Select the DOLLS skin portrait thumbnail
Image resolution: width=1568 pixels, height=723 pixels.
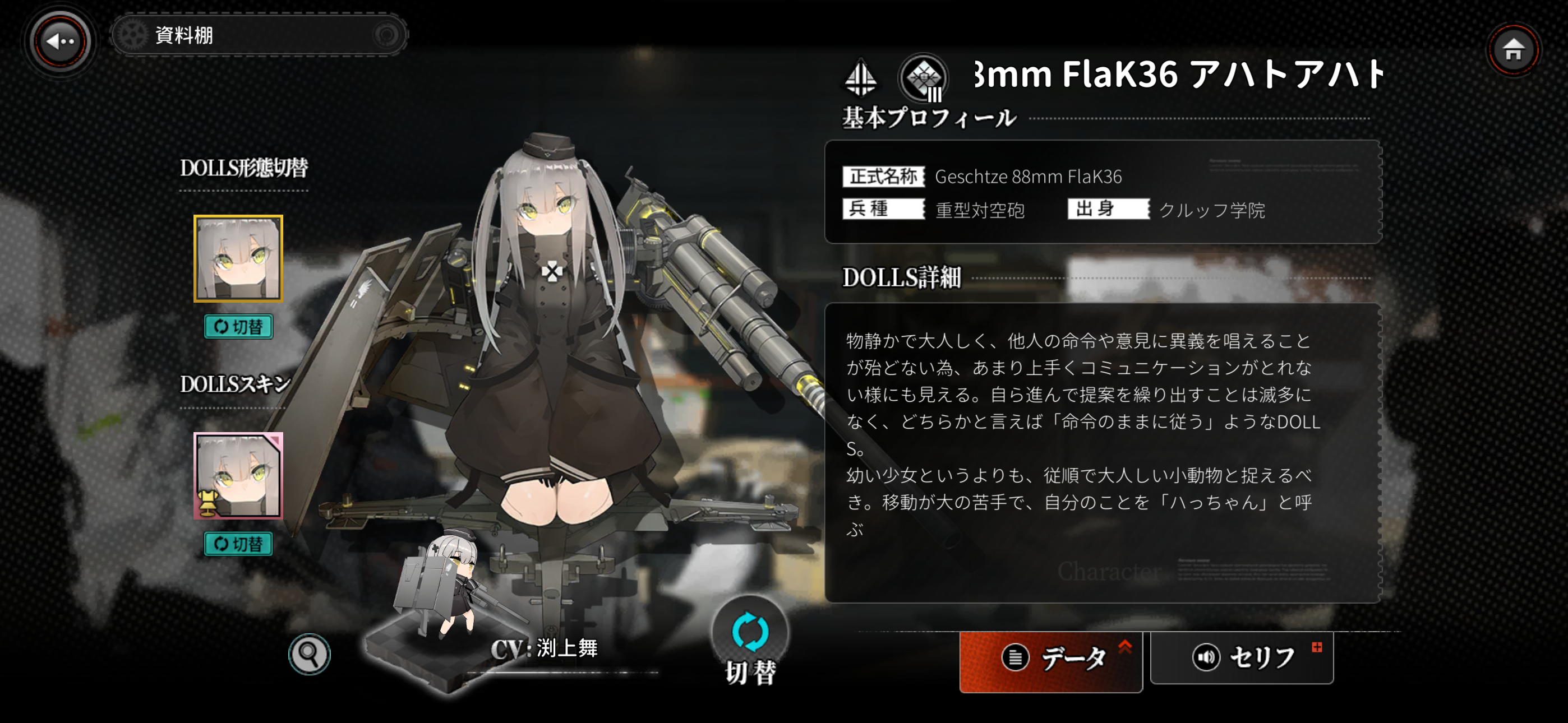click(238, 475)
